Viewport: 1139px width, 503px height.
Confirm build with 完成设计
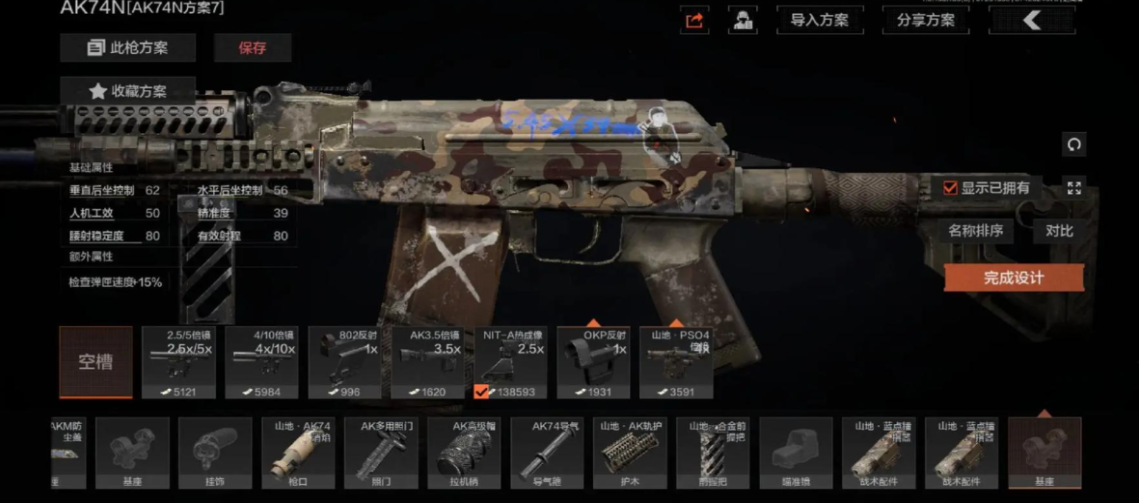1013,277
